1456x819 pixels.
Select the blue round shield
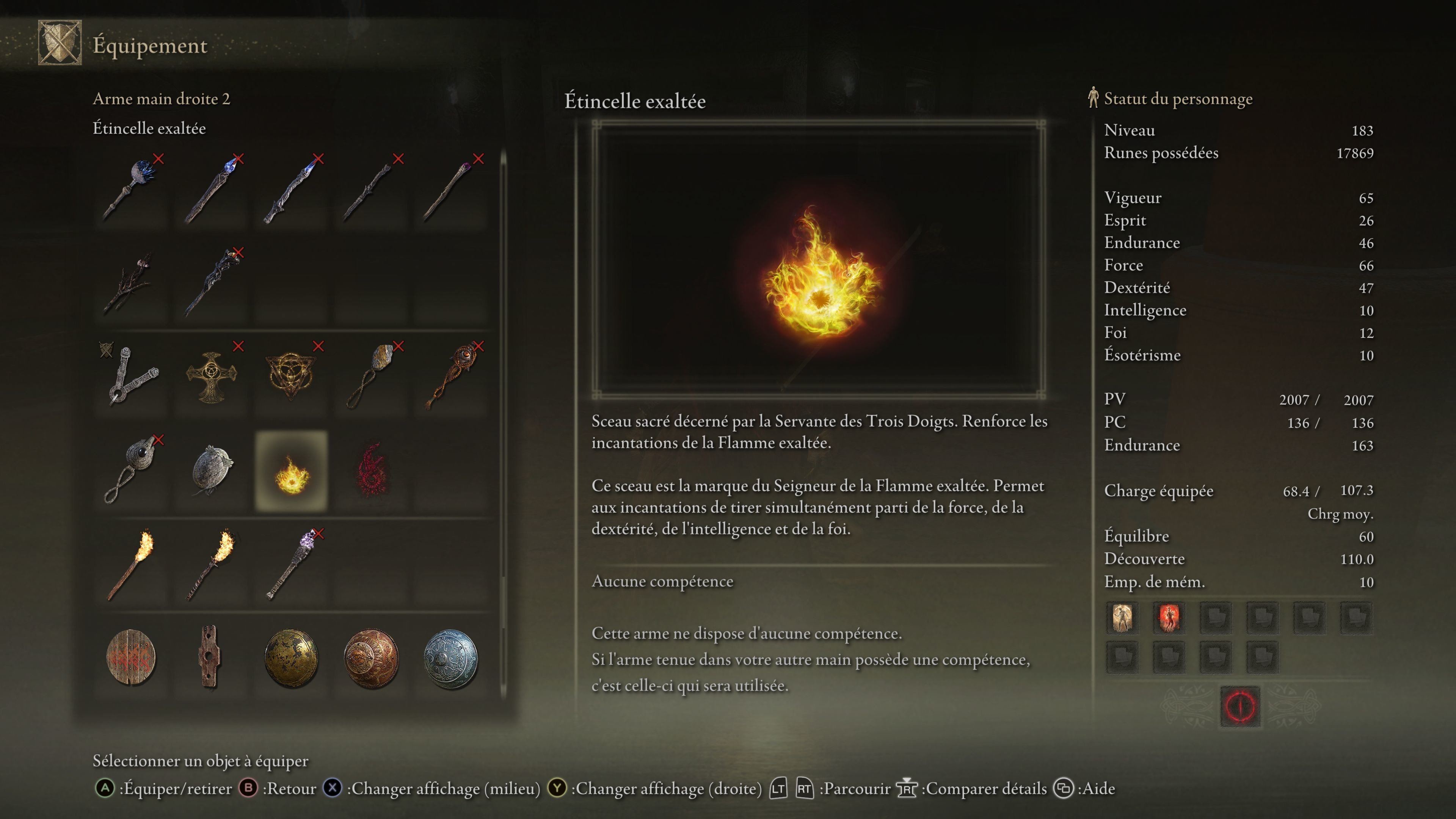click(x=452, y=659)
